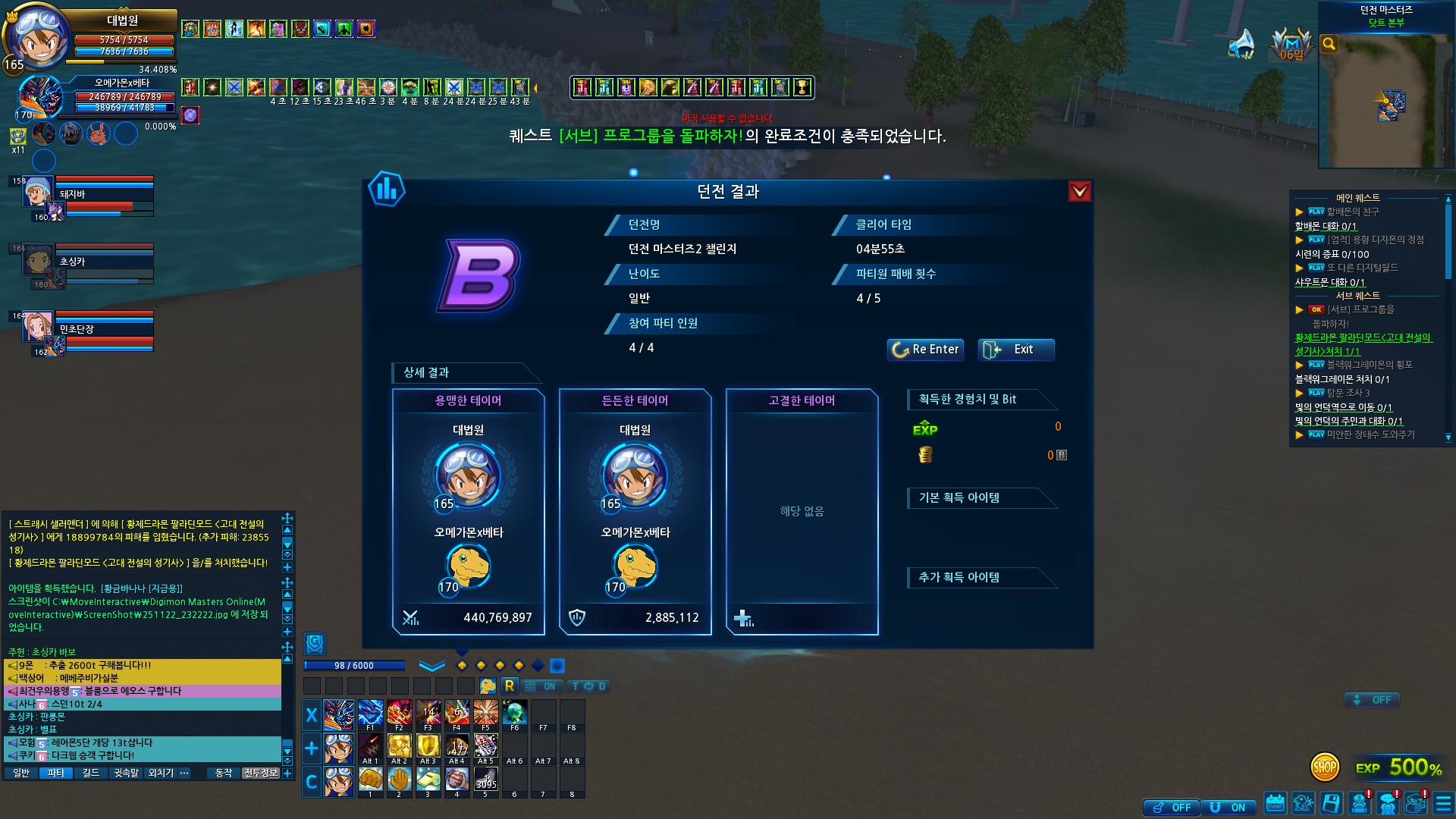Exit the dungeon with the Exit button

(1015, 350)
